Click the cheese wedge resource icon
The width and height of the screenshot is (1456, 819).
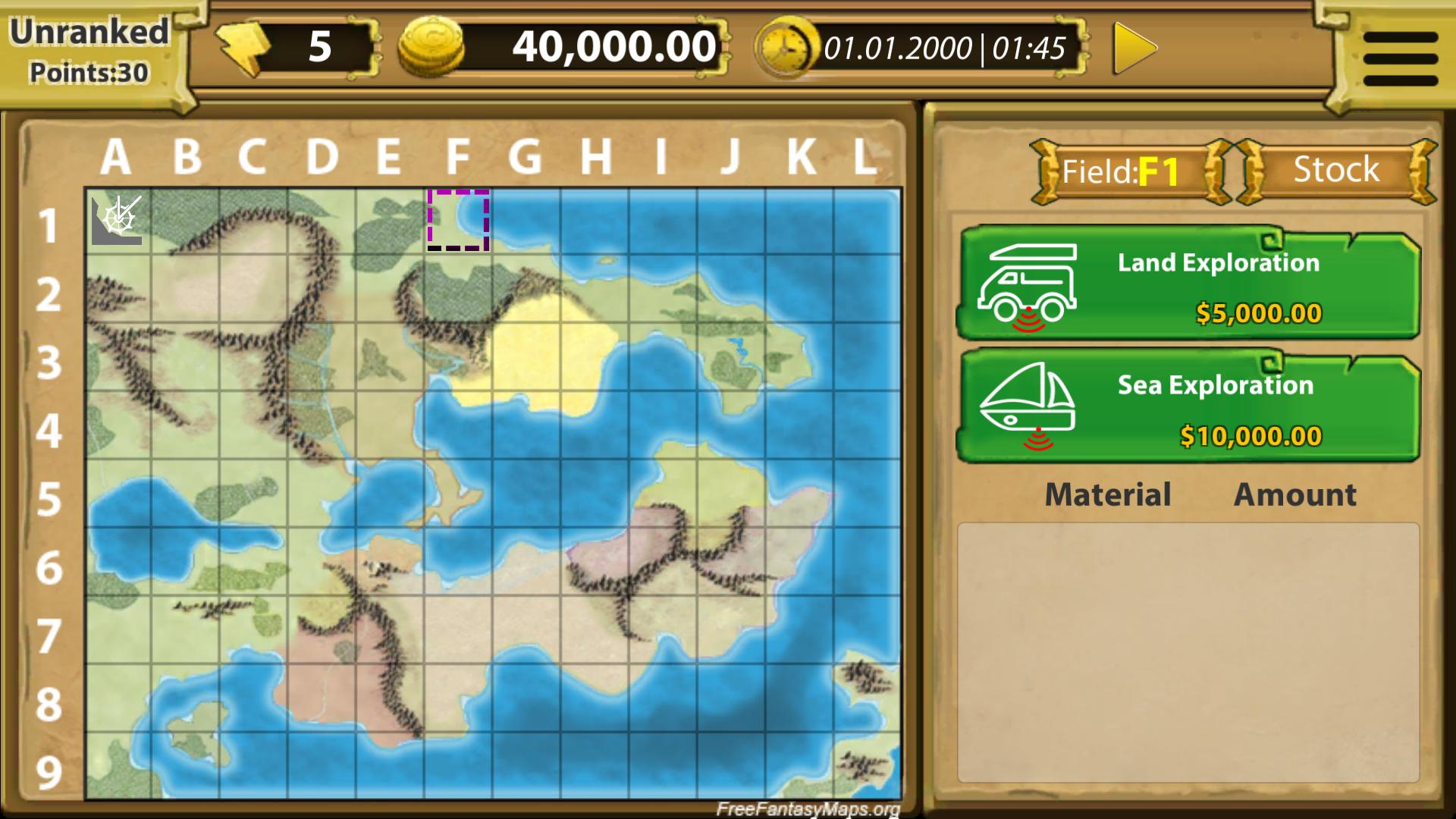point(243,47)
